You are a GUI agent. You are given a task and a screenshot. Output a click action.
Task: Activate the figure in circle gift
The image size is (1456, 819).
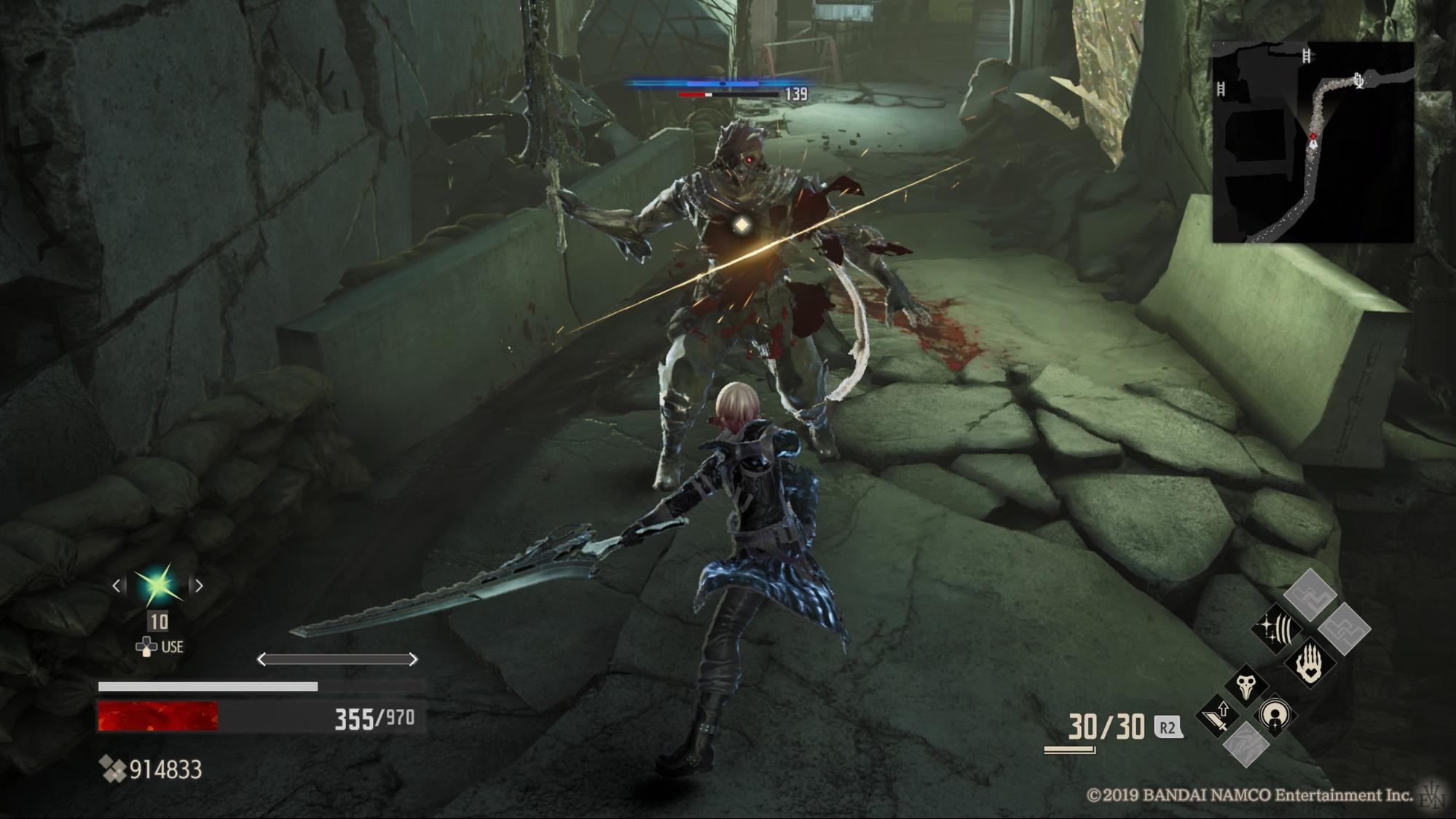point(1275,716)
